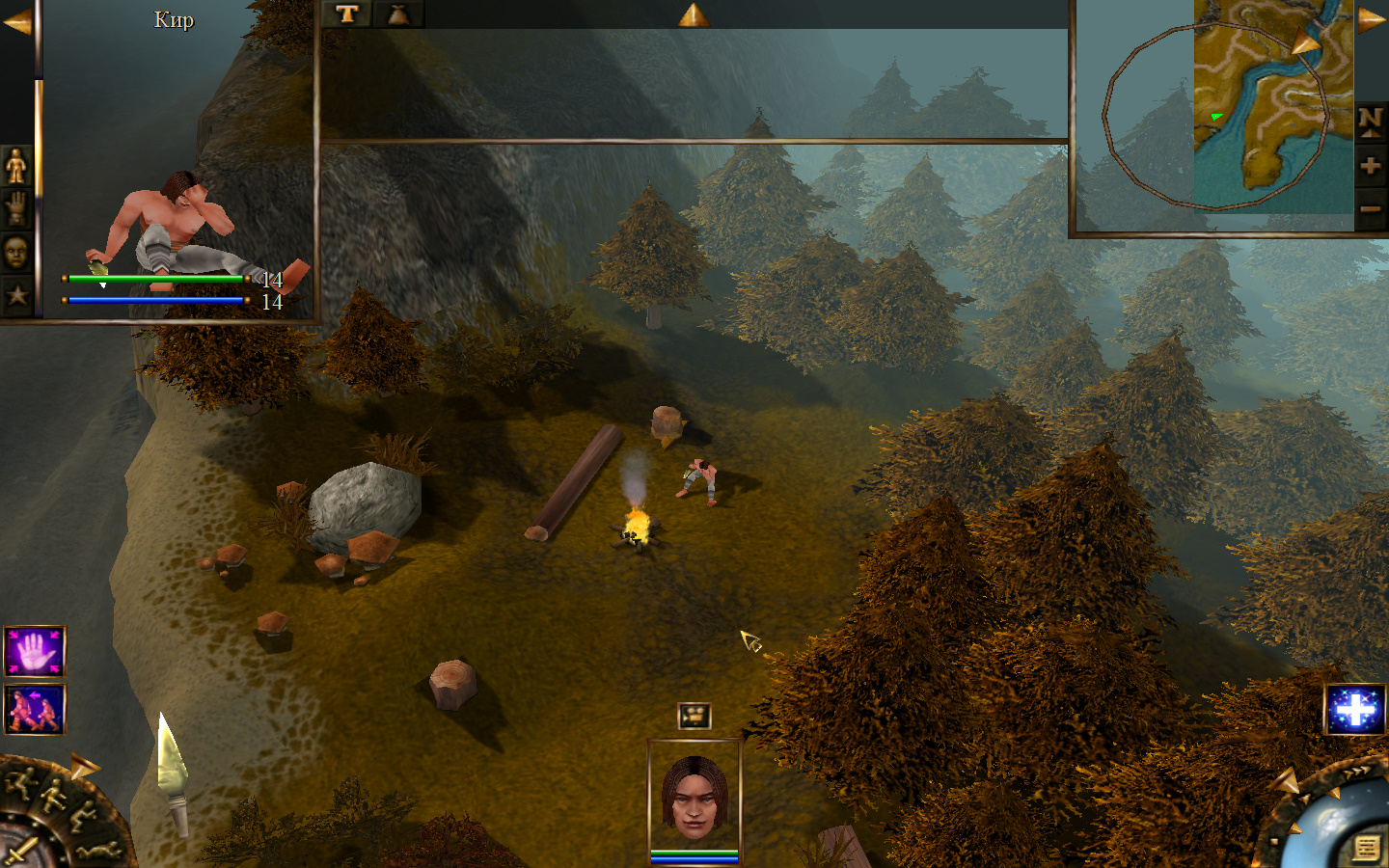Click the T button in the top bar
Image resolution: width=1389 pixels, height=868 pixels.
coord(347,14)
